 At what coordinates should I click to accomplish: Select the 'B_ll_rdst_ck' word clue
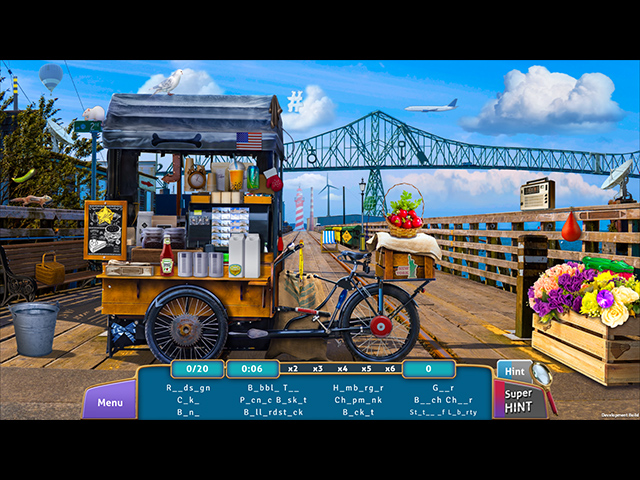(271, 412)
